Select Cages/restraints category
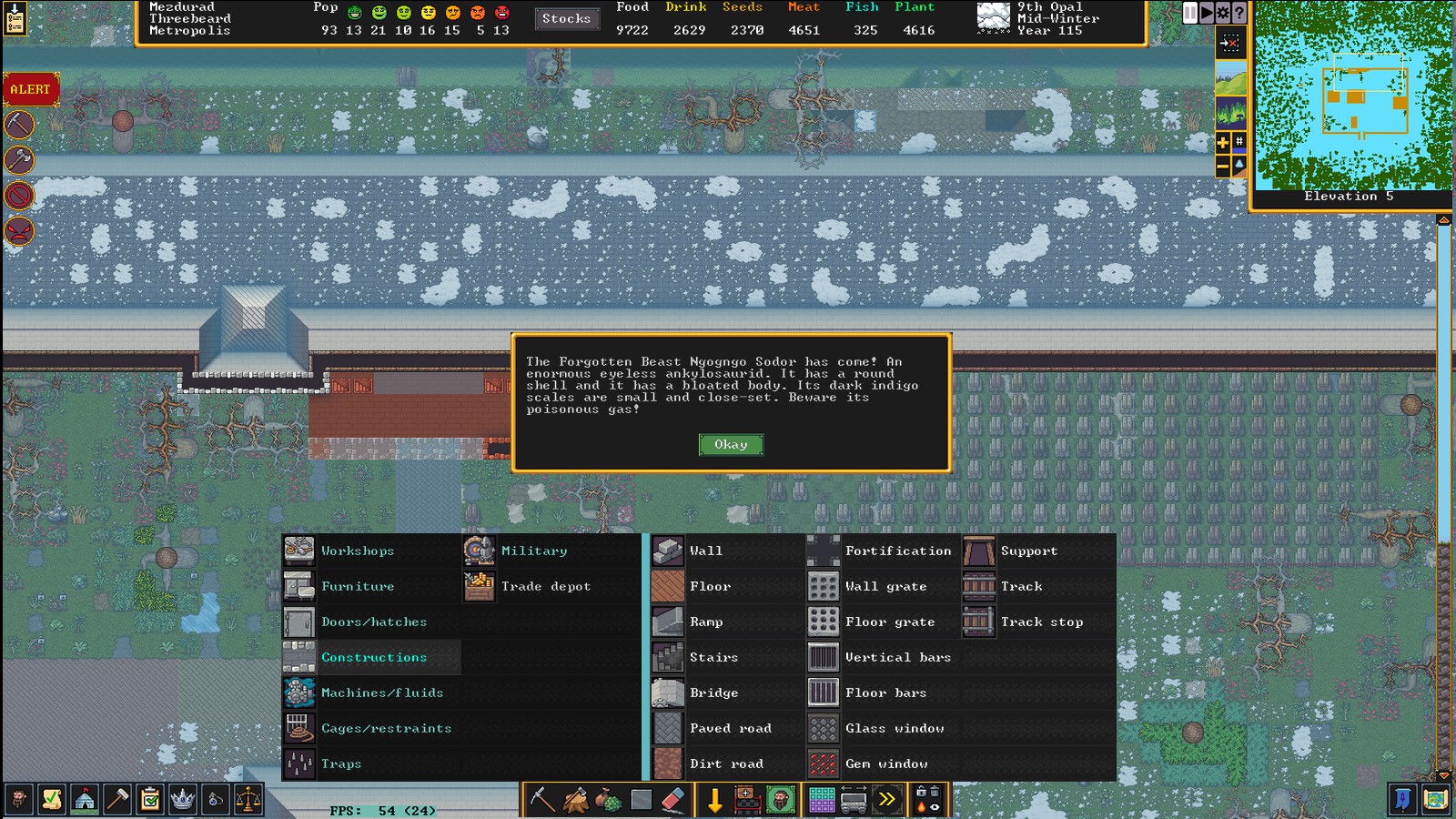 tap(386, 728)
